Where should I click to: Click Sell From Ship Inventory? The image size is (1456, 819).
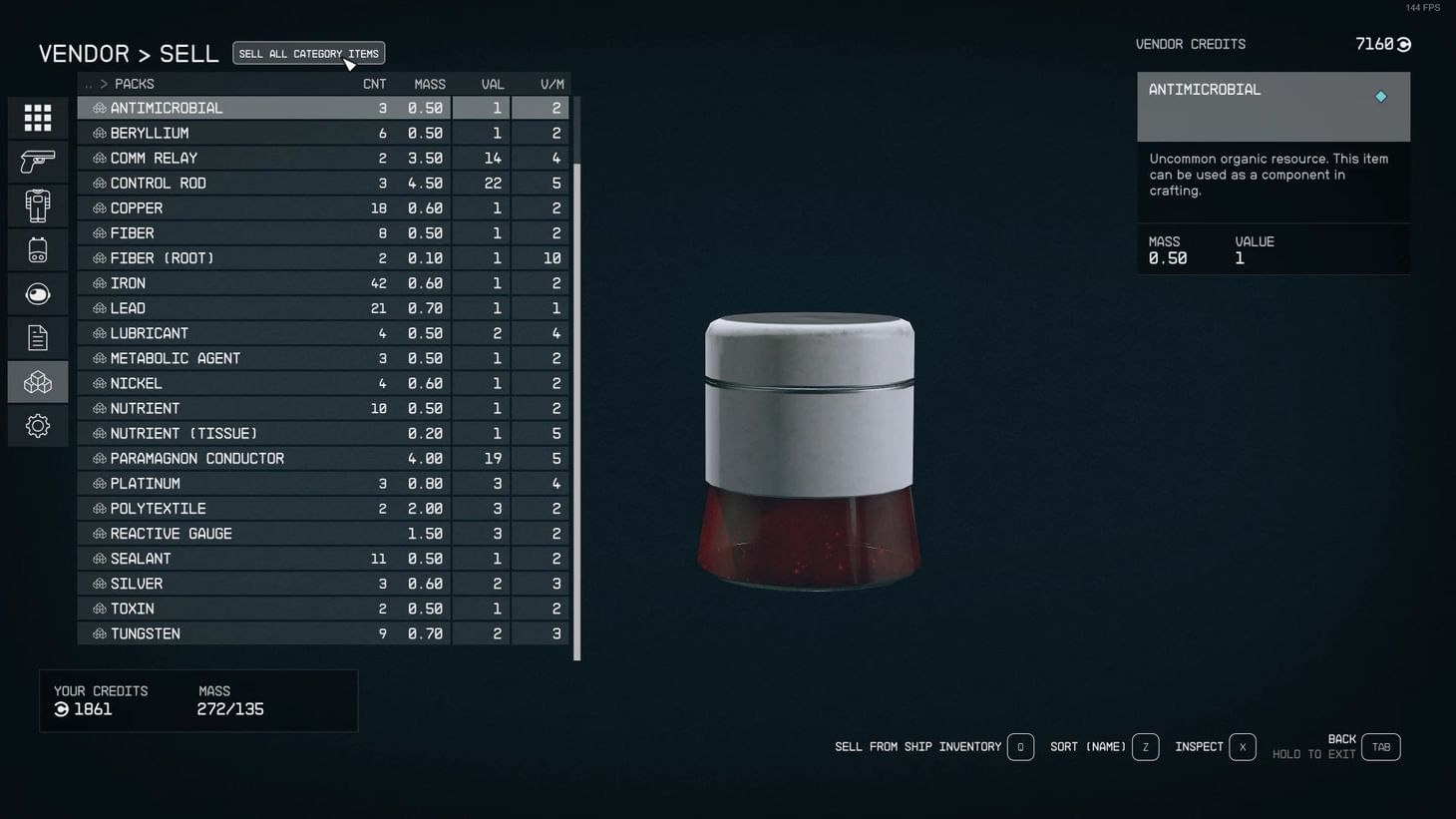917,746
